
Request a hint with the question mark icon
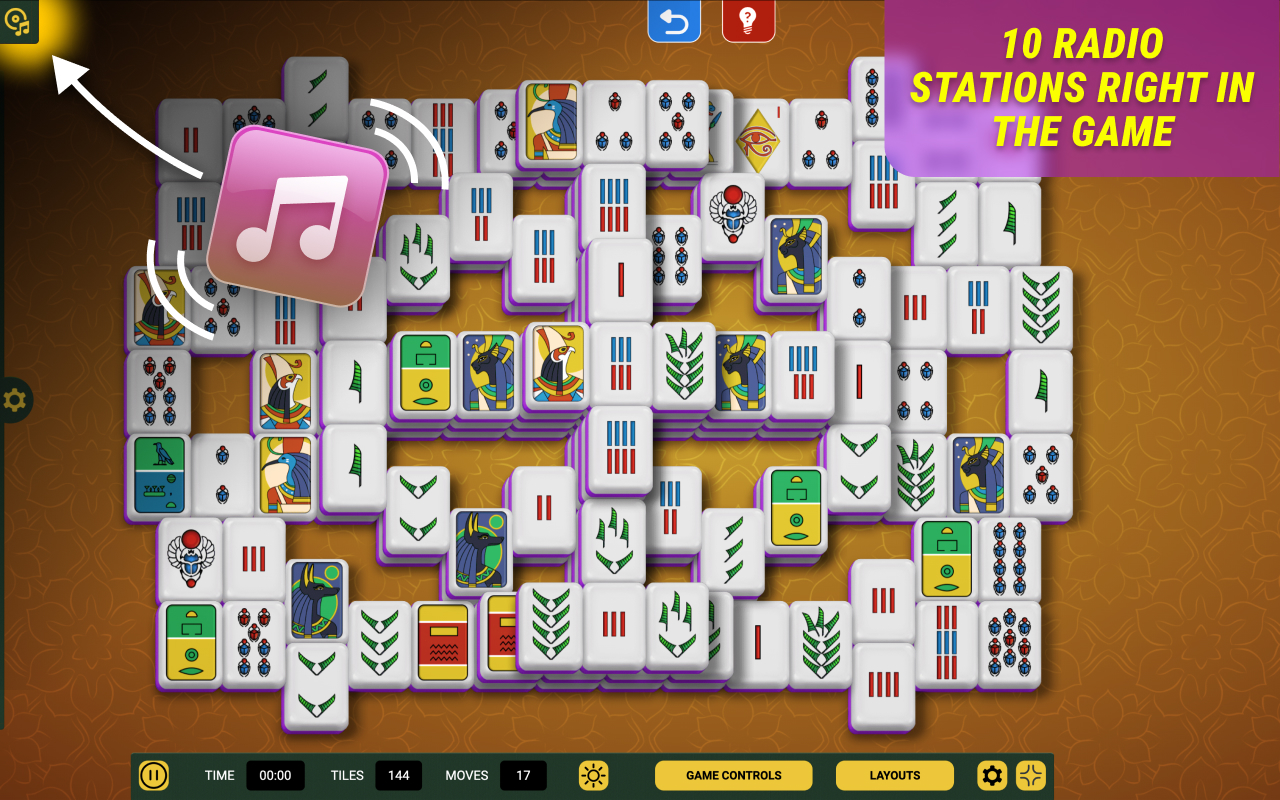click(x=748, y=20)
